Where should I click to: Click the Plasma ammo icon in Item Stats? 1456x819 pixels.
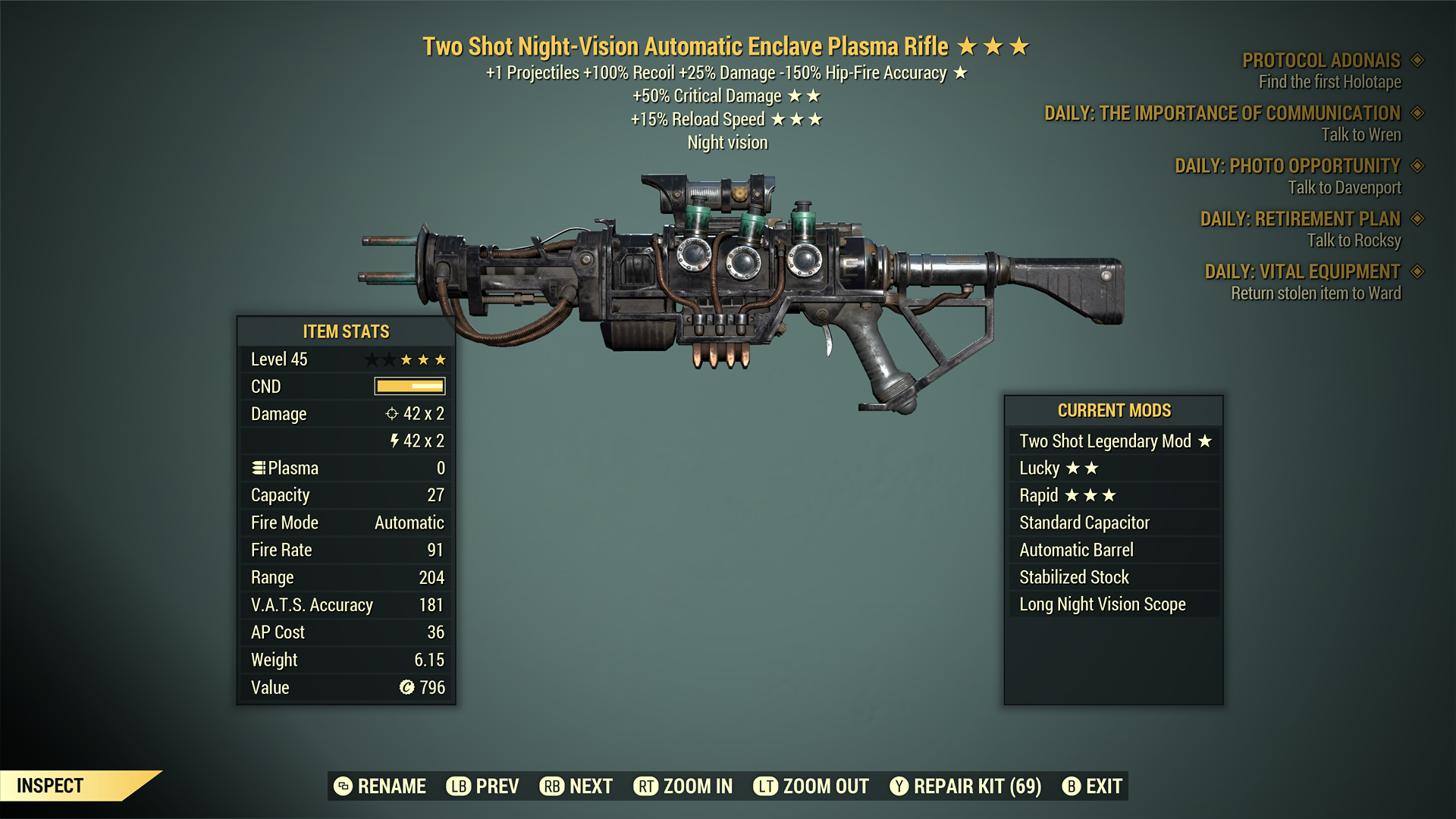coord(258,468)
